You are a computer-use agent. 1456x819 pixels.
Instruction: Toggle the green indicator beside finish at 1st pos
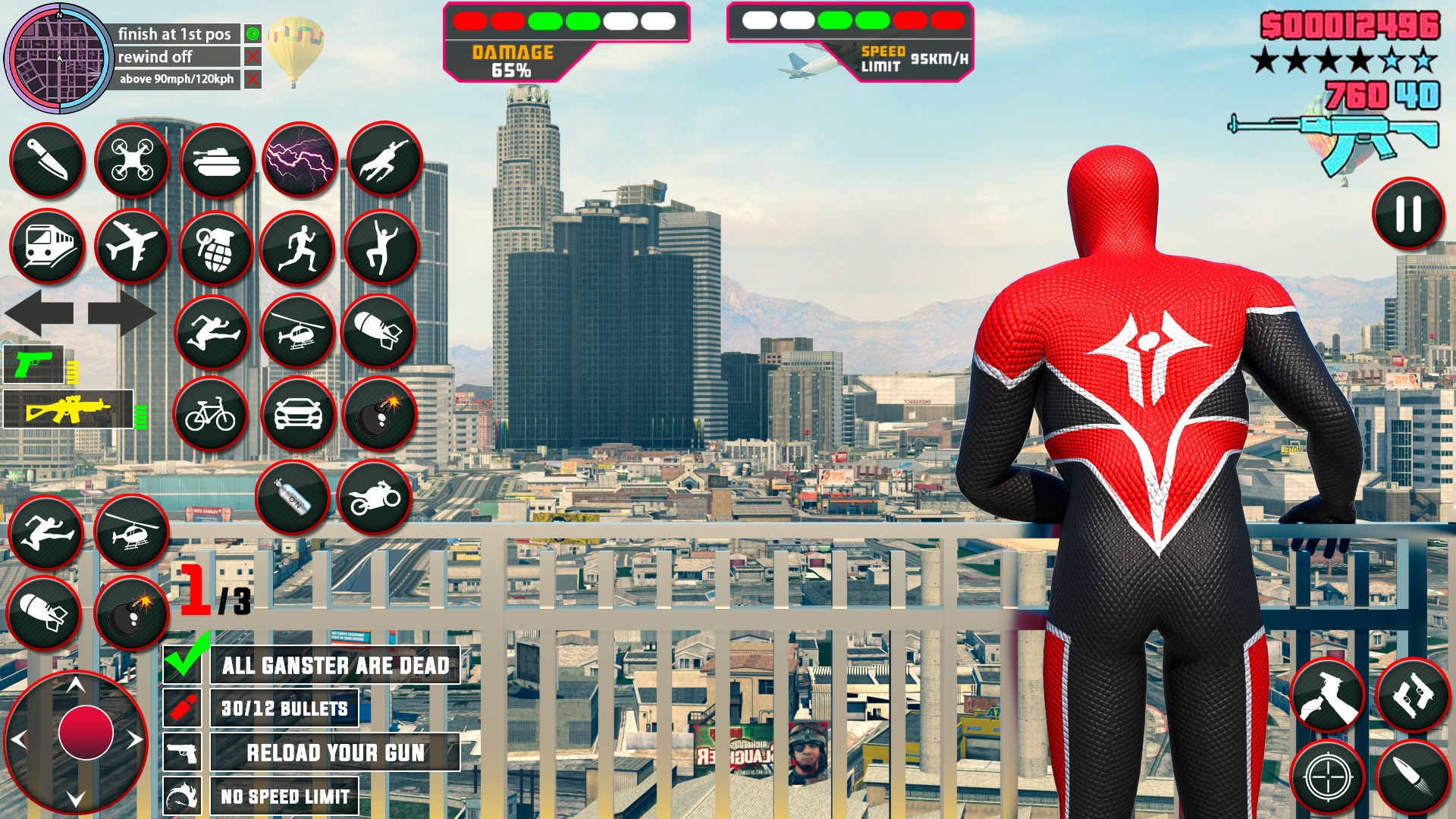253,33
